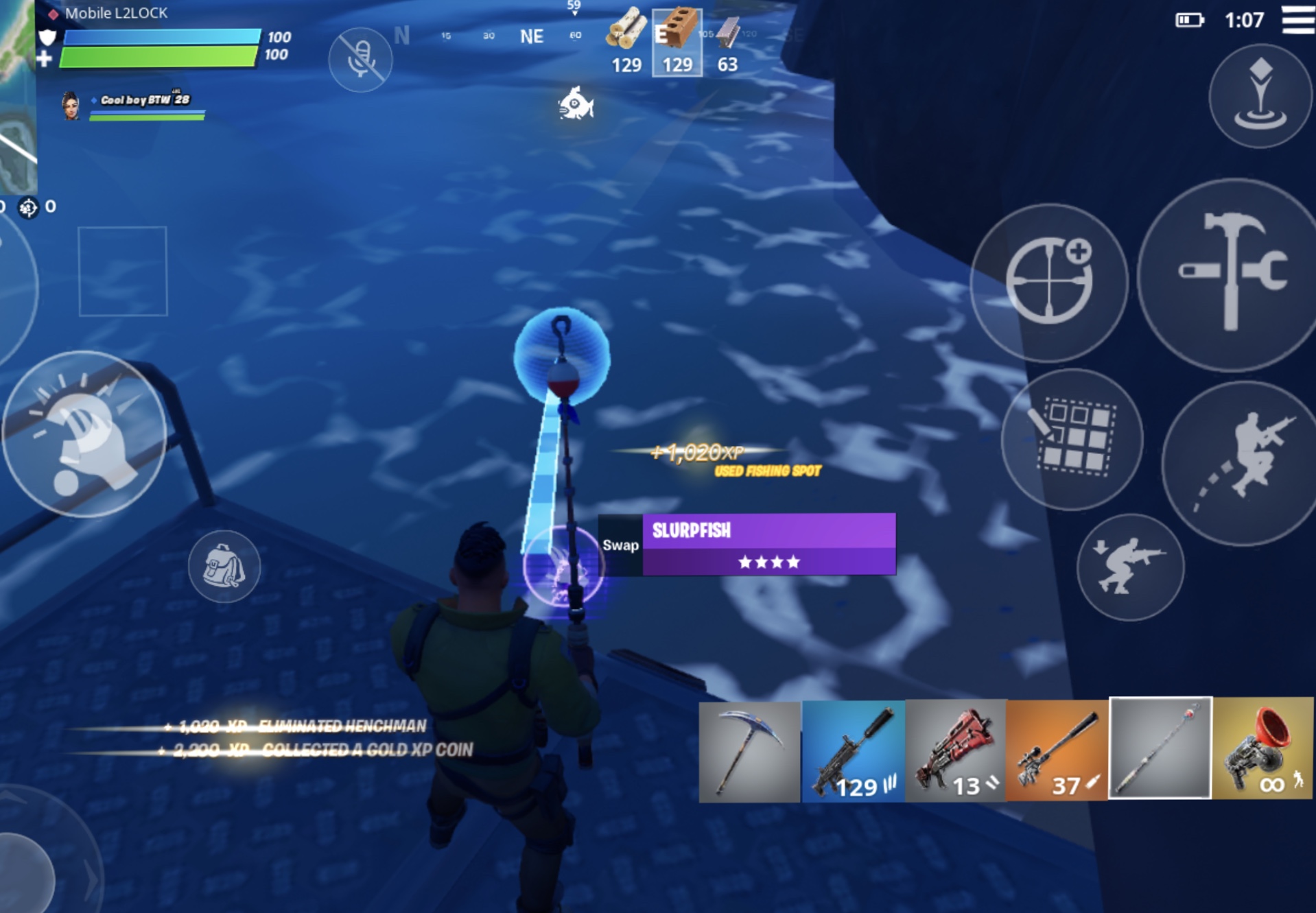1316x913 pixels.
Task: Choose the plunger launcher slot with infinite ammo
Action: click(x=1262, y=749)
